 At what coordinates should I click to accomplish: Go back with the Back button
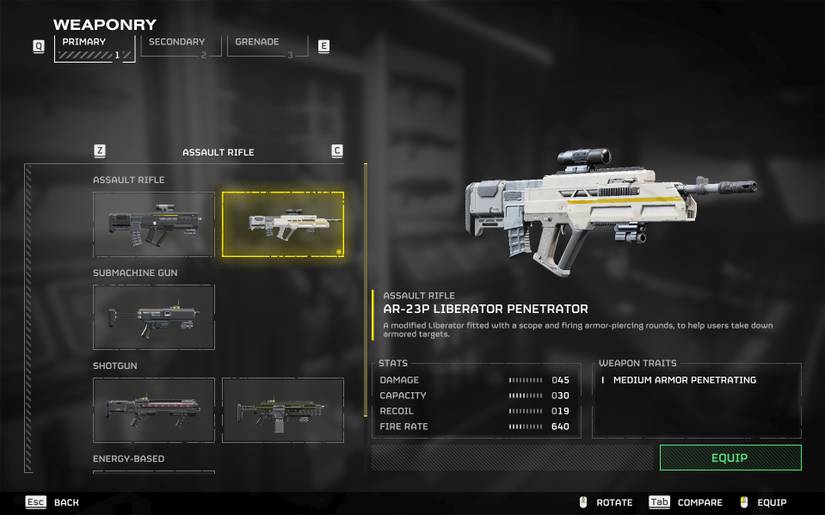coord(54,502)
